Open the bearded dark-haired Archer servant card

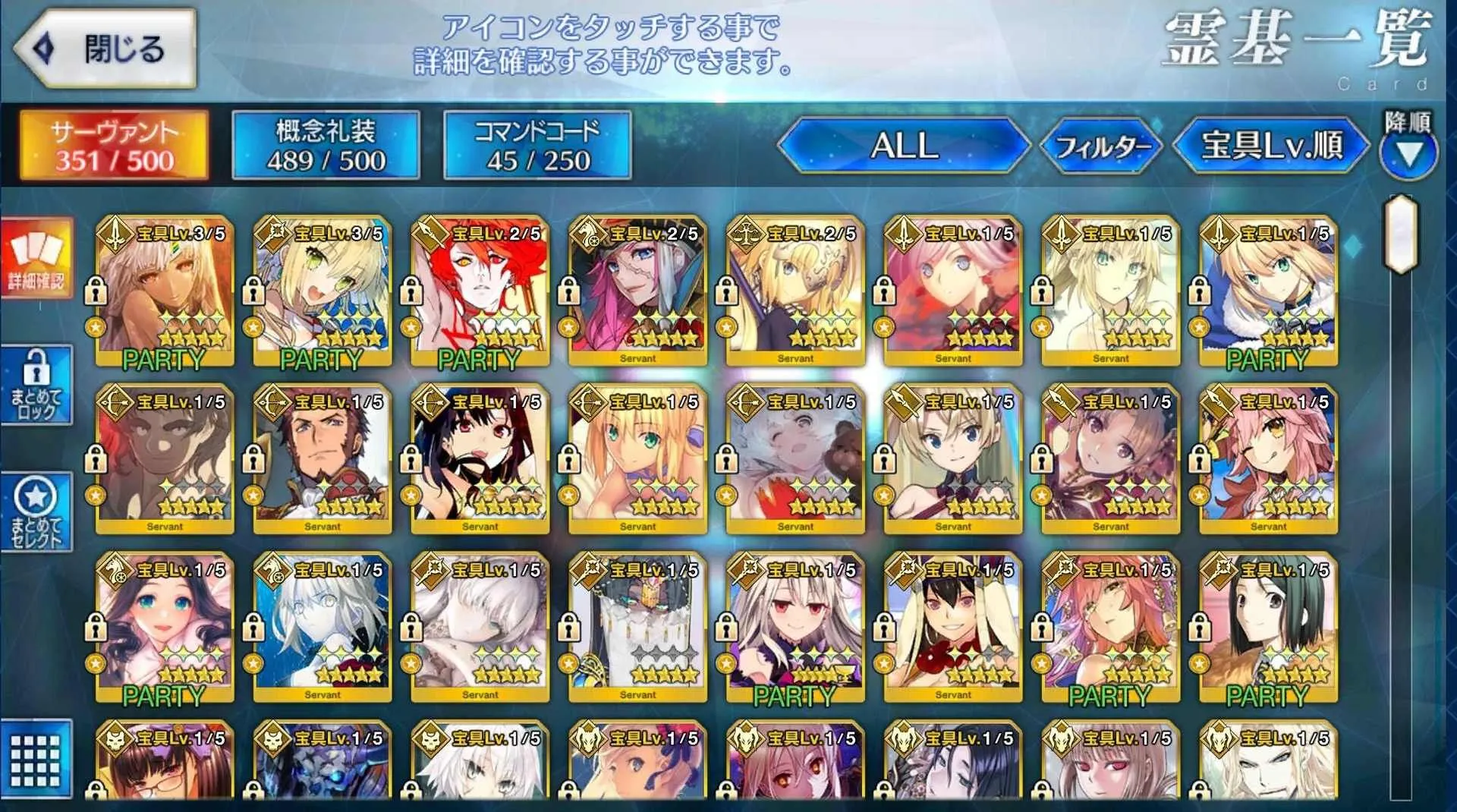(322, 461)
